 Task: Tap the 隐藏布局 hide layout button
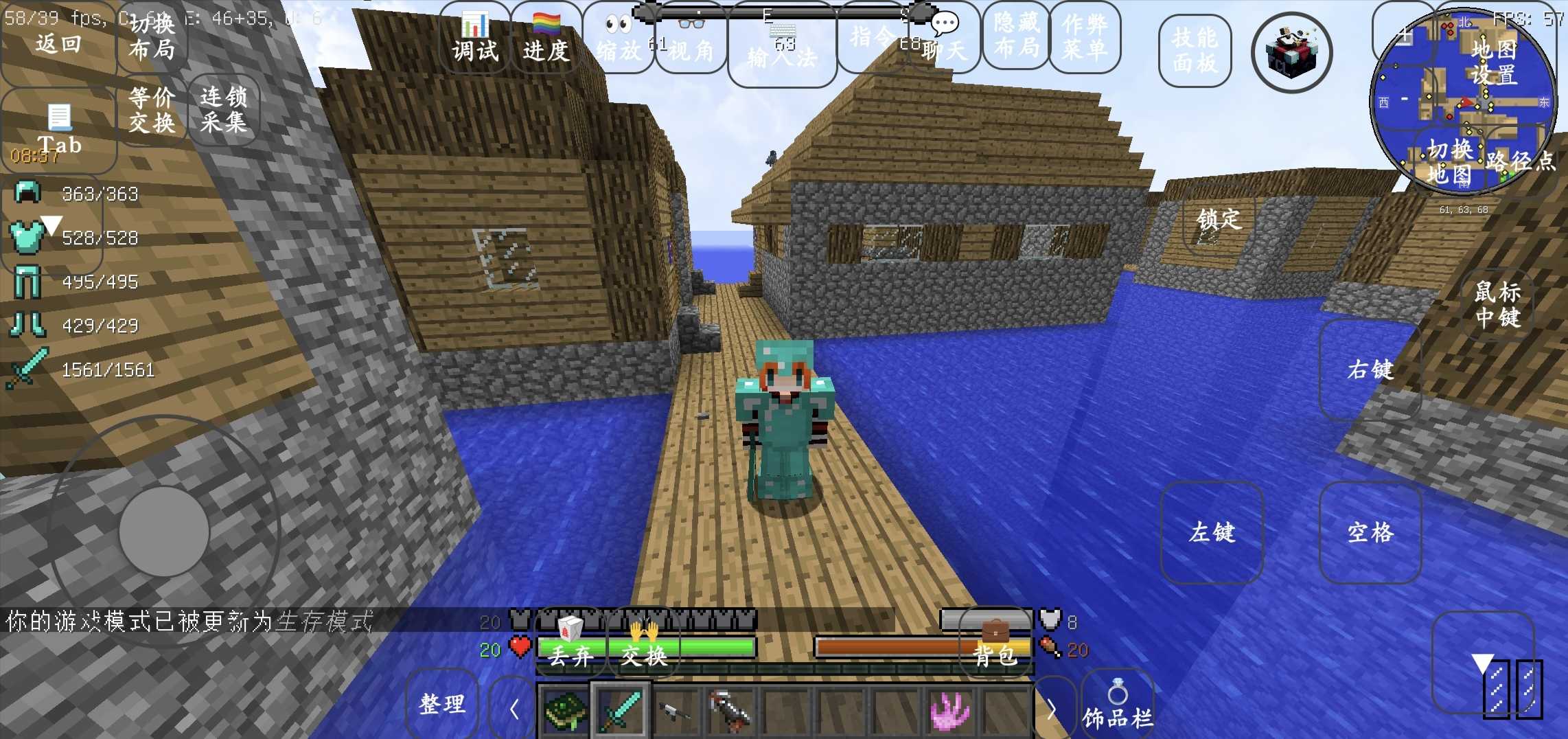coord(1016,36)
